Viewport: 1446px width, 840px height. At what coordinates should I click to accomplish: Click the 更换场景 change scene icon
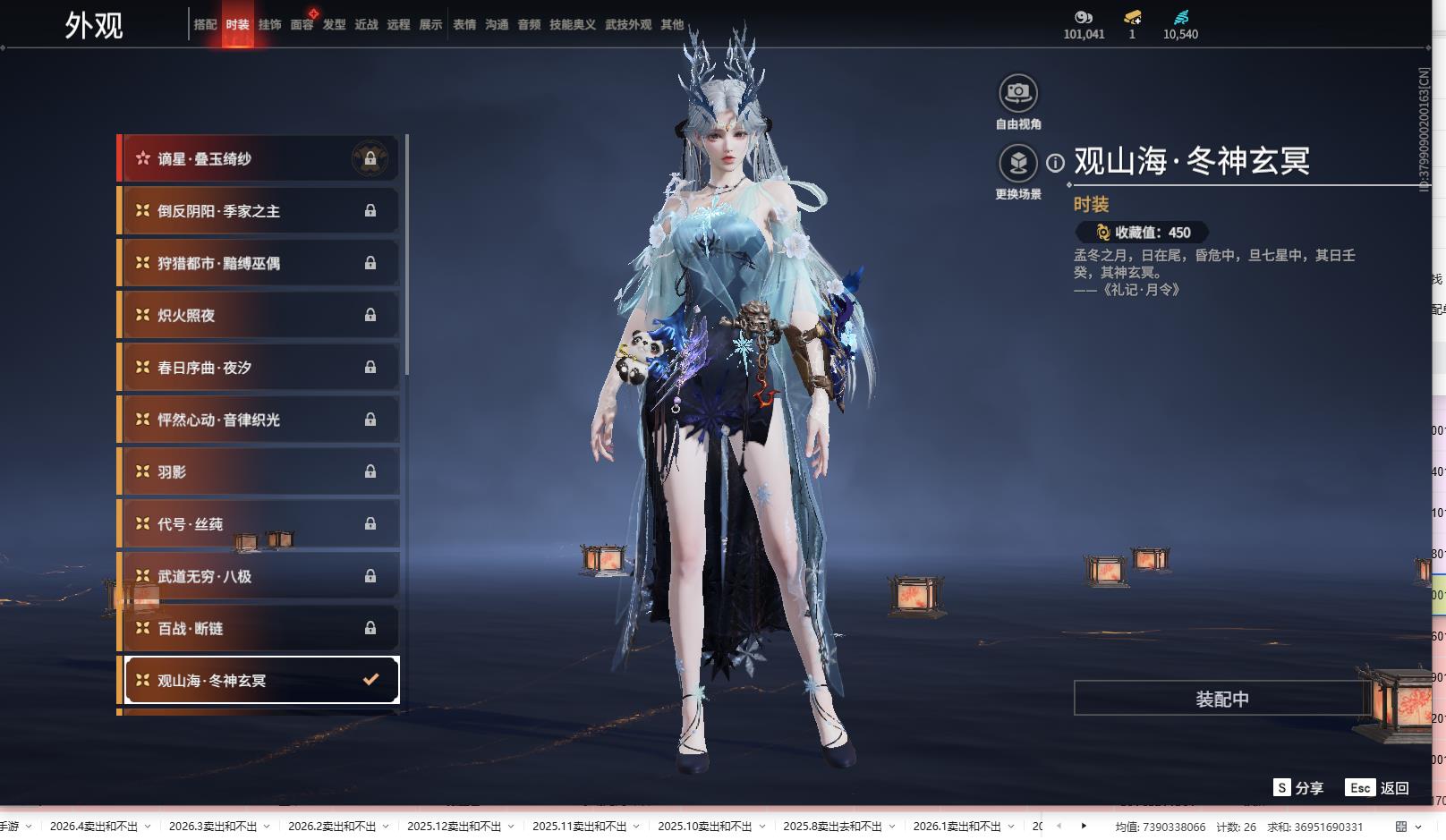(1017, 164)
